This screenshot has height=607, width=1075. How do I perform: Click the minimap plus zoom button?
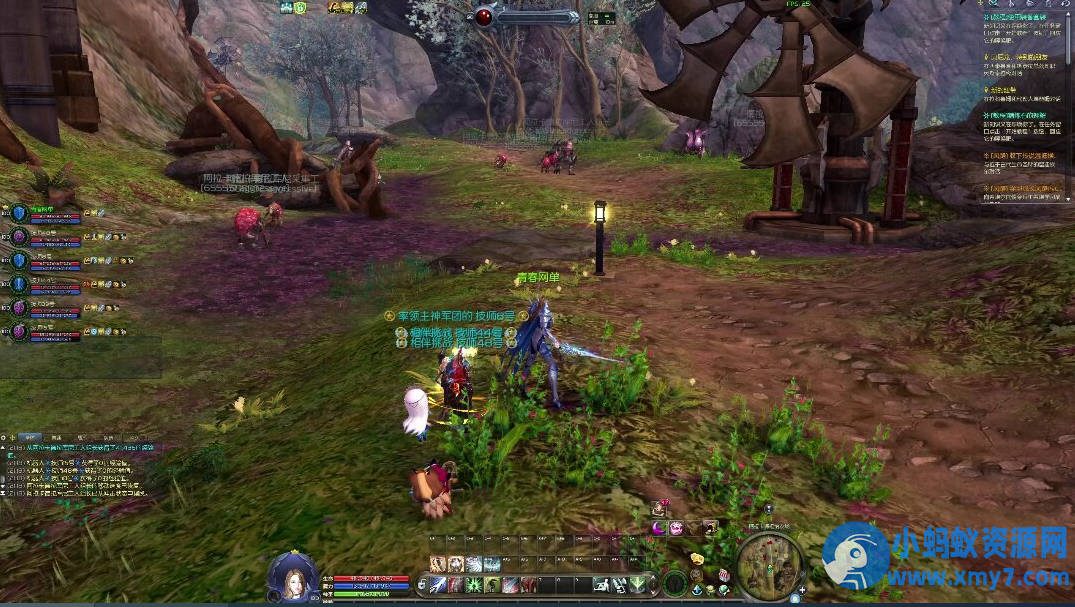click(x=802, y=591)
